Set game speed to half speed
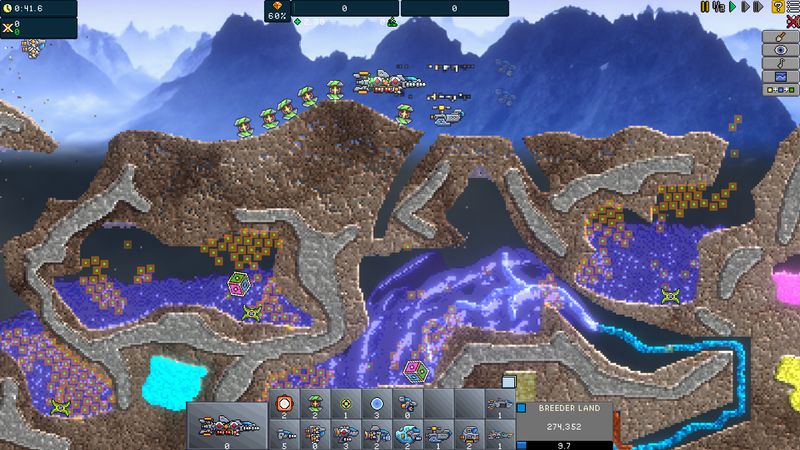The image size is (800, 450). (718, 7)
